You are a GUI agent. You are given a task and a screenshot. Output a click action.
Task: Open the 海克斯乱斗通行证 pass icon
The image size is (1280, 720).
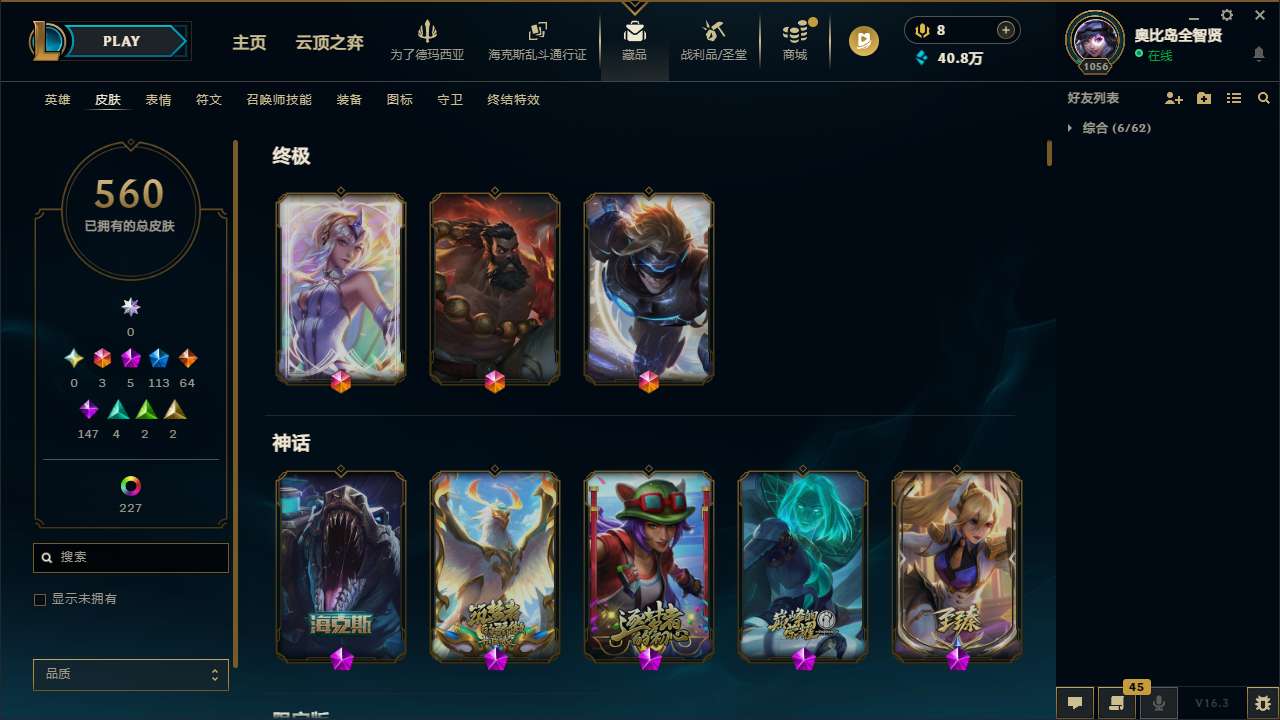(x=537, y=31)
